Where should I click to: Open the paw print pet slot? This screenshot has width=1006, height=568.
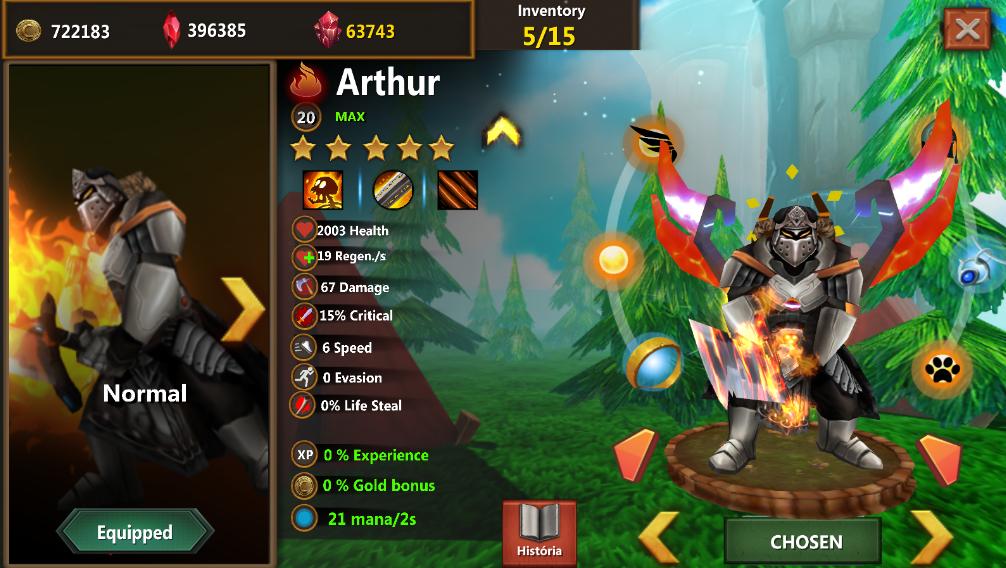tap(941, 371)
